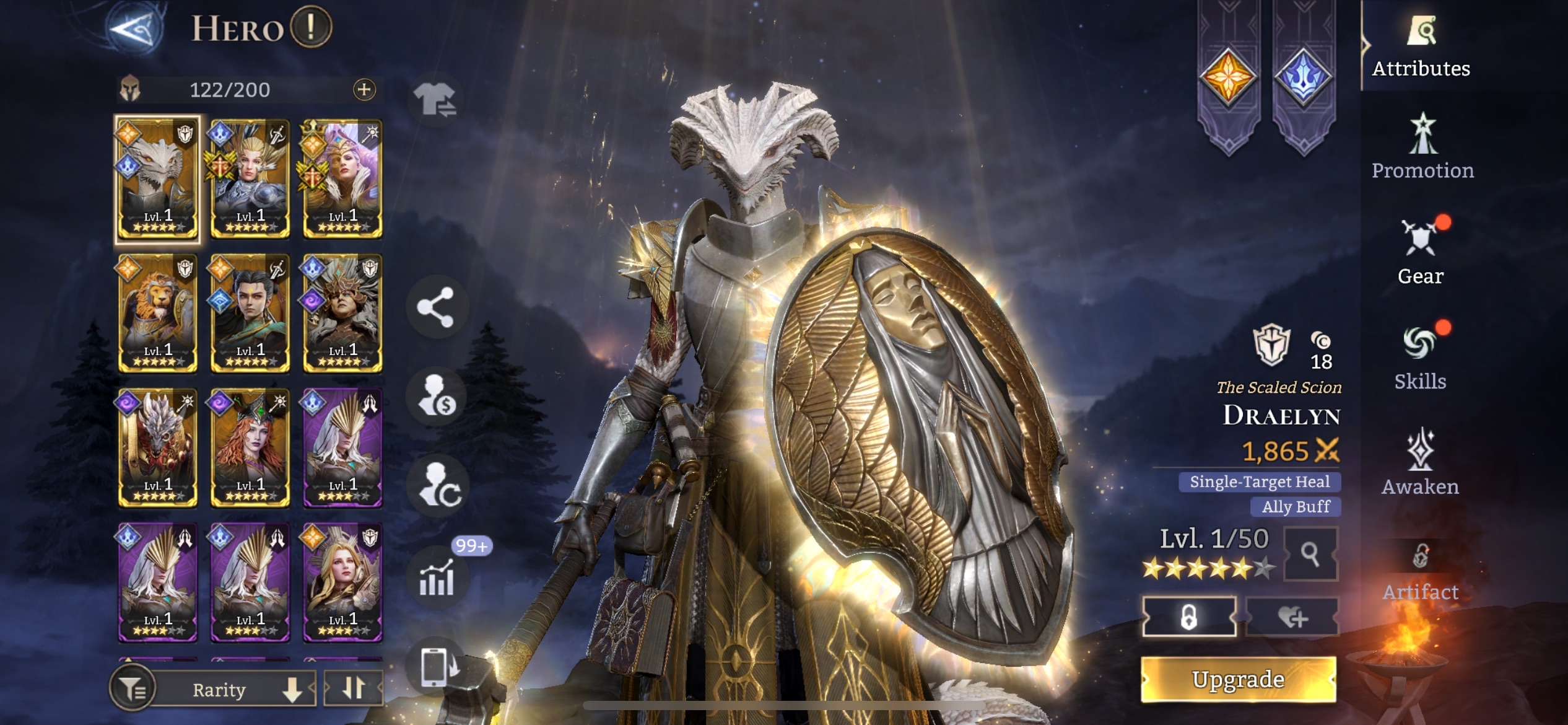Choose the red-haired sorceress hero card
This screenshot has height=725, width=1568.
[x=250, y=447]
